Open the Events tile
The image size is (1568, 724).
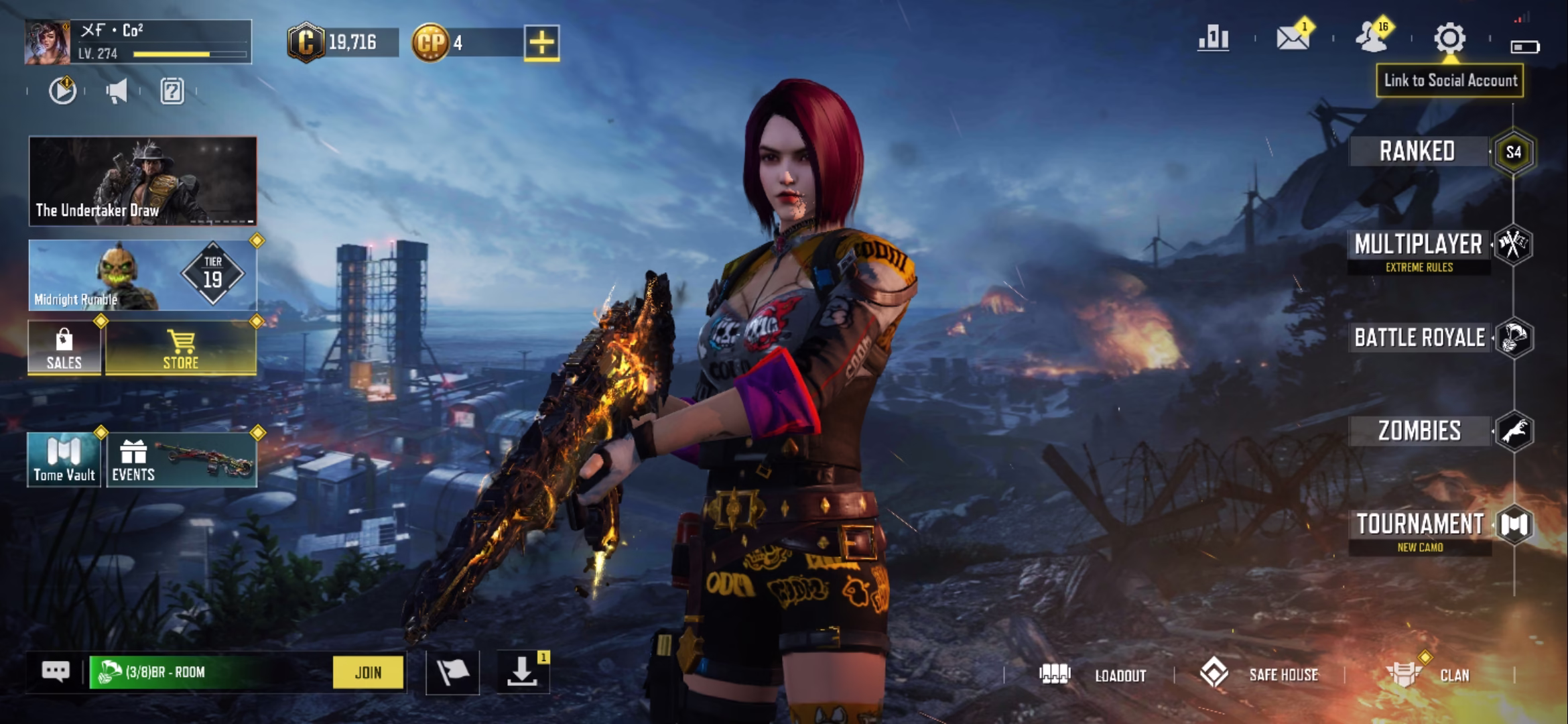[x=181, y=460]
